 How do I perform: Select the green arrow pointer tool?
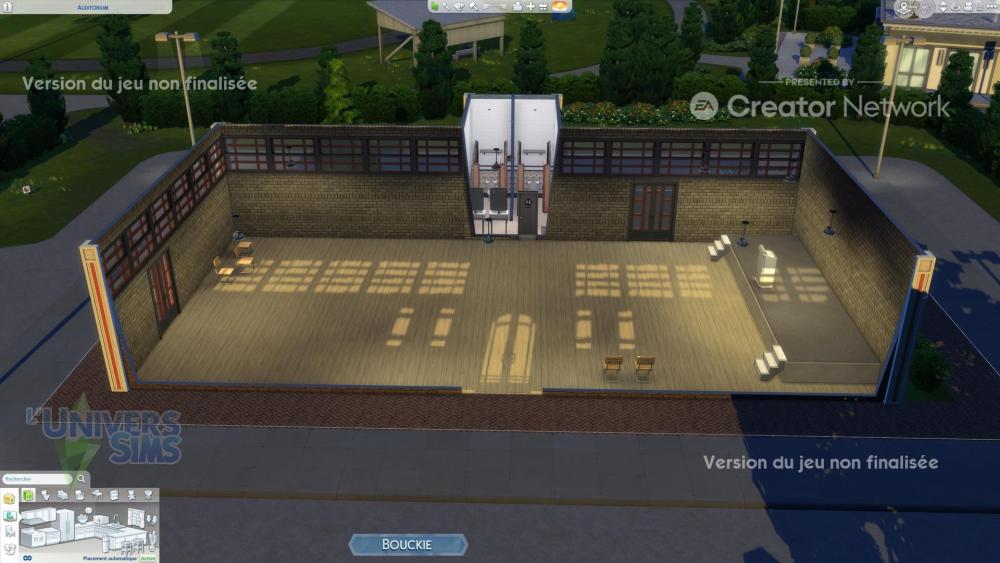(x=435, y=6)
